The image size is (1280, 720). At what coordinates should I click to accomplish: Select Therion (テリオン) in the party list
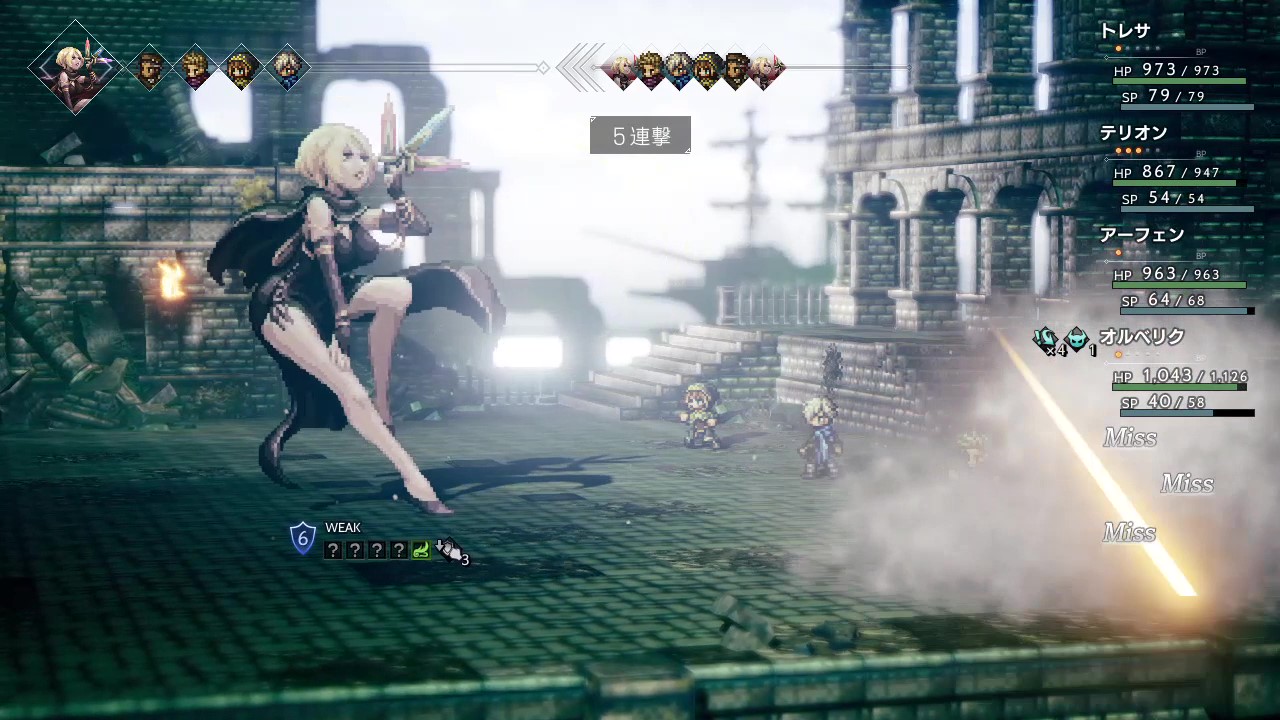pyautogui.click(x=1133, y=133)
